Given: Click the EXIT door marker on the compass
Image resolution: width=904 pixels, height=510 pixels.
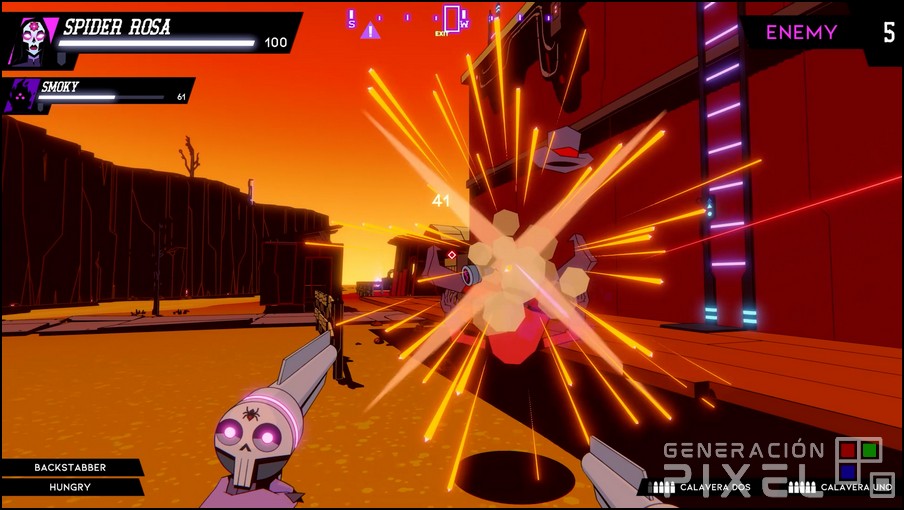Looking at the screenshot, I should tap(451, 18).
